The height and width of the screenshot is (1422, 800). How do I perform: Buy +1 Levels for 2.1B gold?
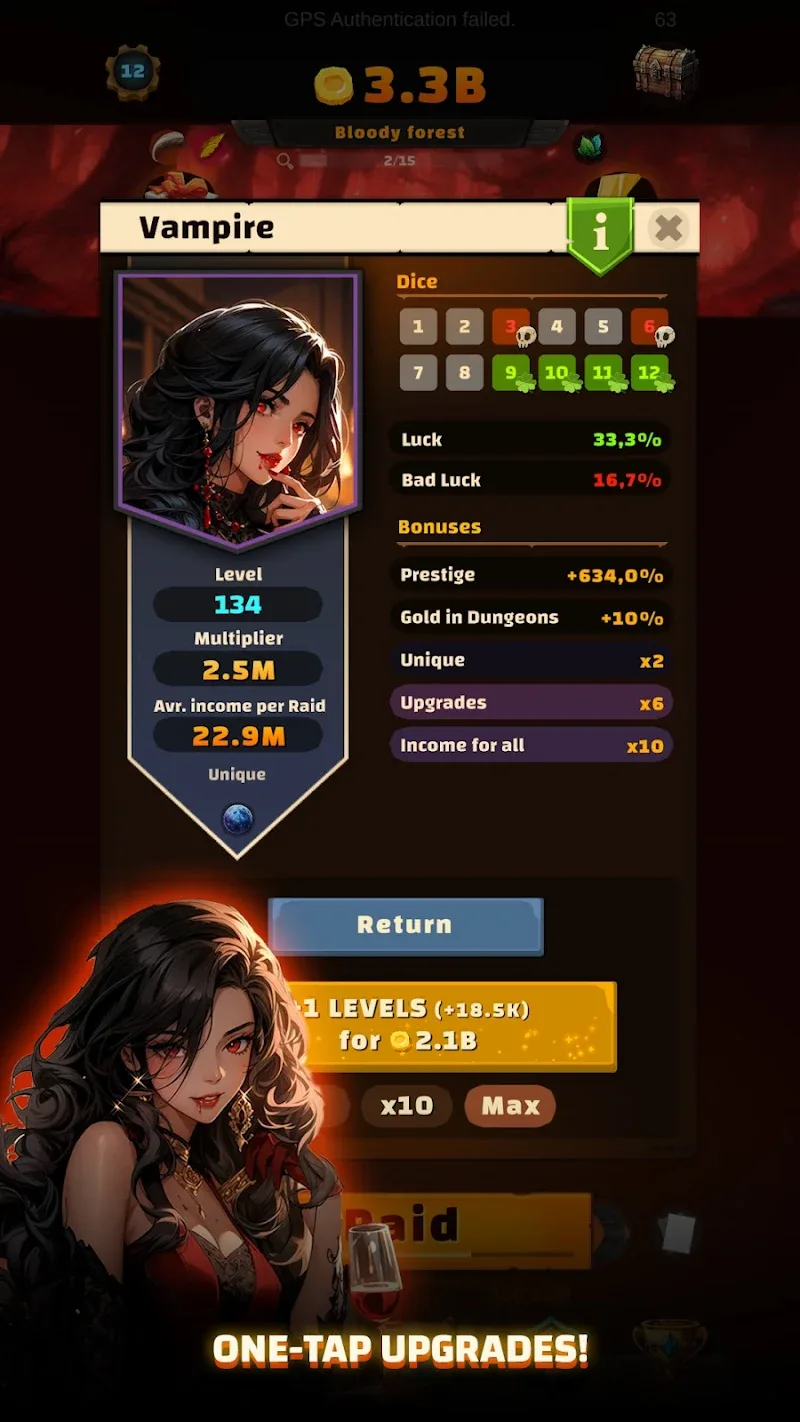(x=450, y=1026)
